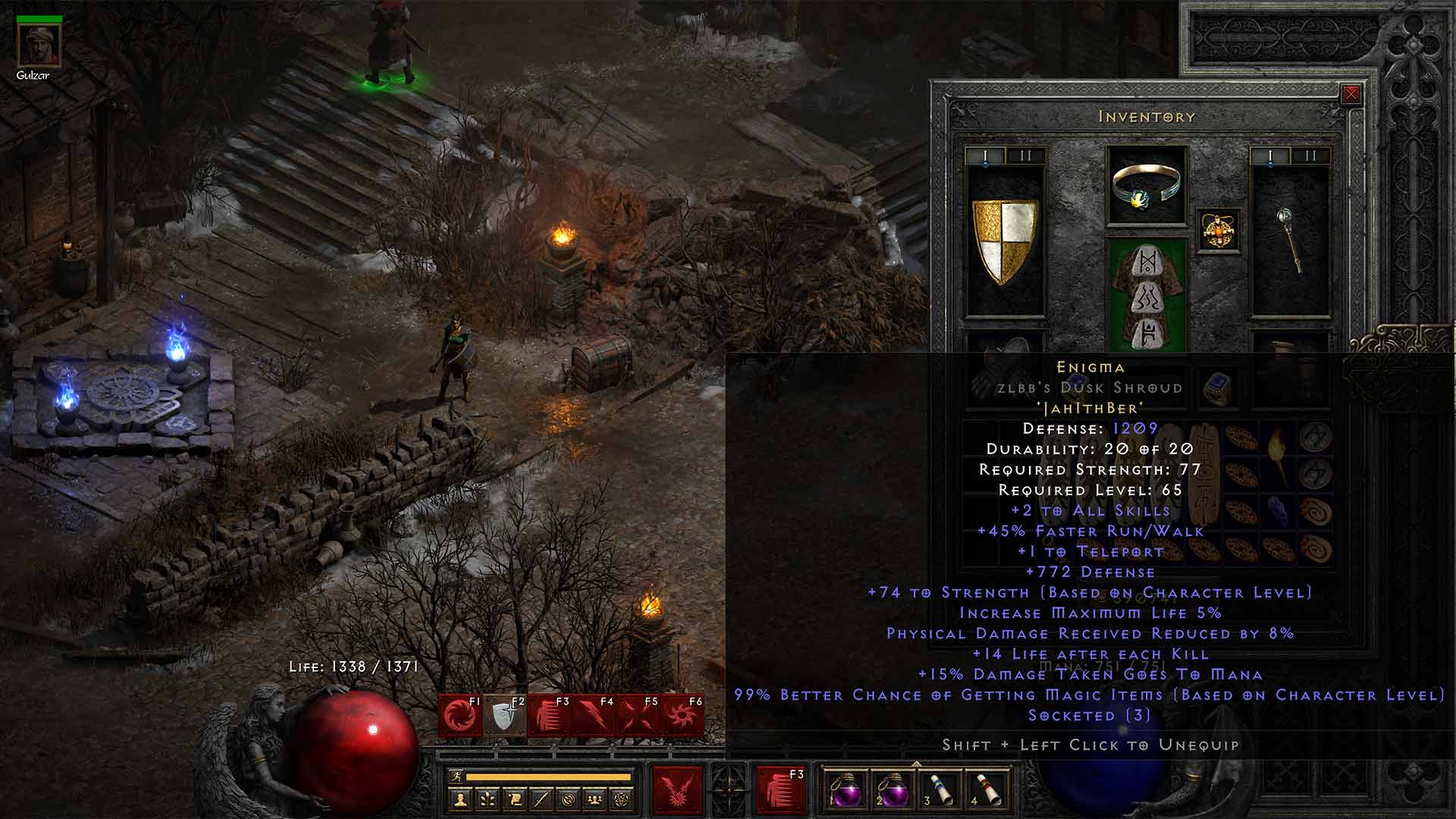The width and height of the screenshot is (1456, 819).
Task: Click the scepter in the weapon slot
Action: click(x=1290, y=240)
